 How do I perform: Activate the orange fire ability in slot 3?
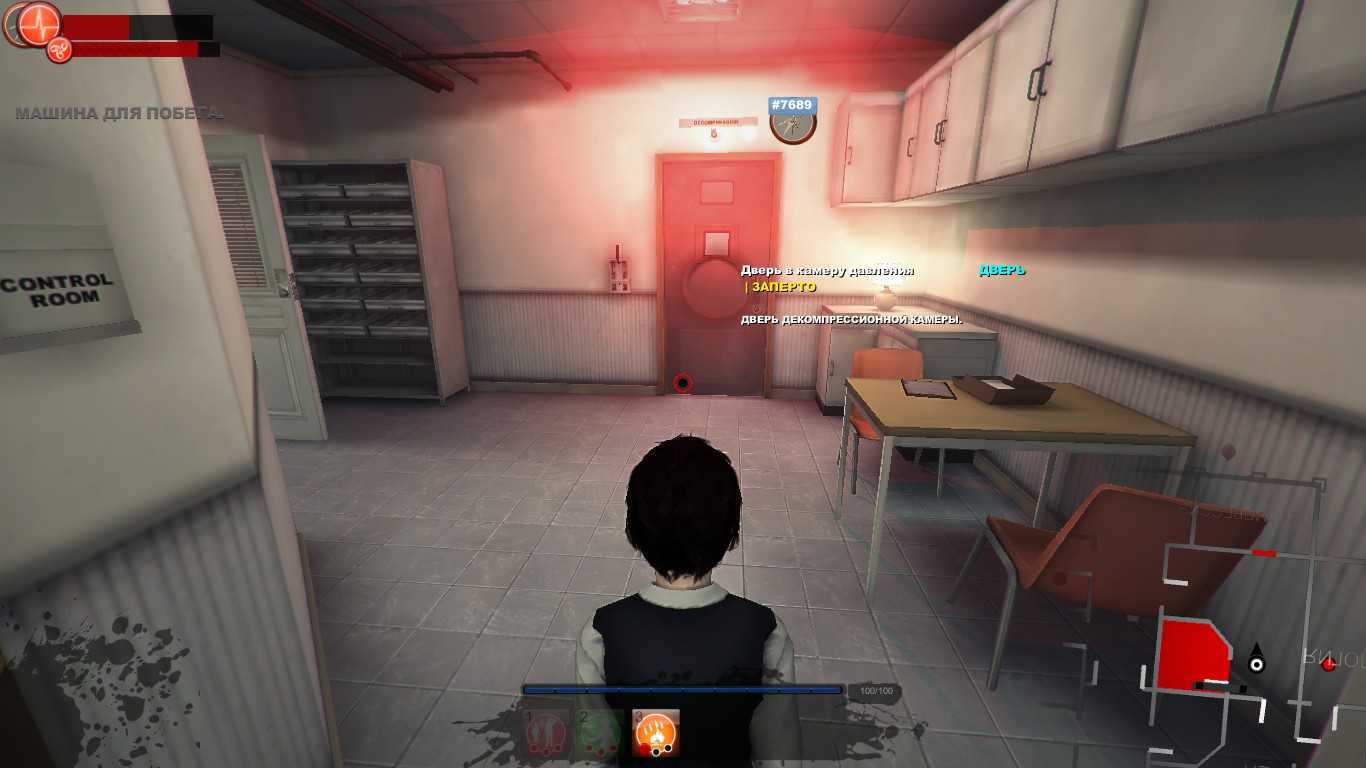coord(656,733)
